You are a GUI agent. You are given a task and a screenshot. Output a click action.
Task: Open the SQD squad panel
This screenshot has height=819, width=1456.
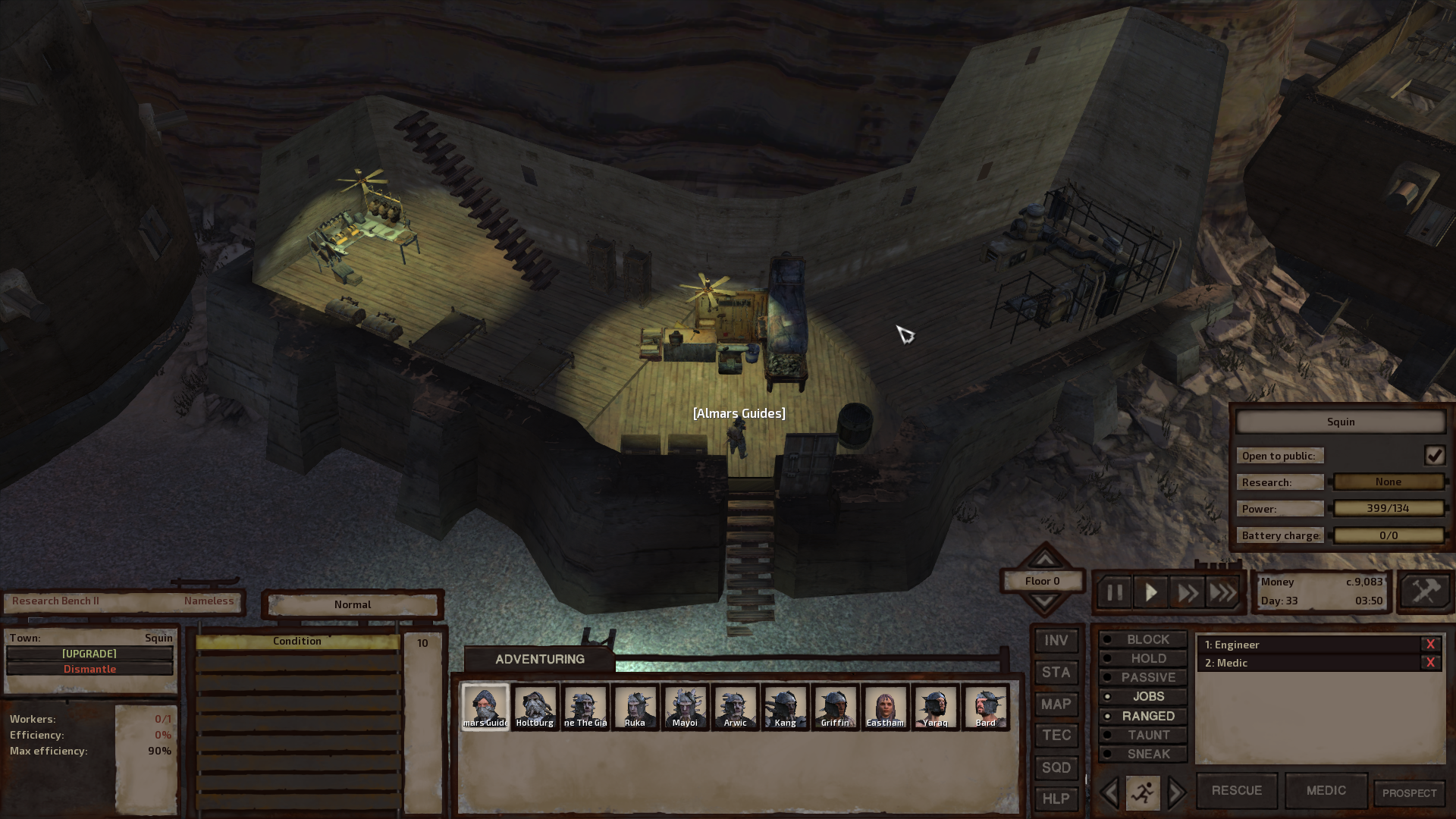tap(1056, 767)
